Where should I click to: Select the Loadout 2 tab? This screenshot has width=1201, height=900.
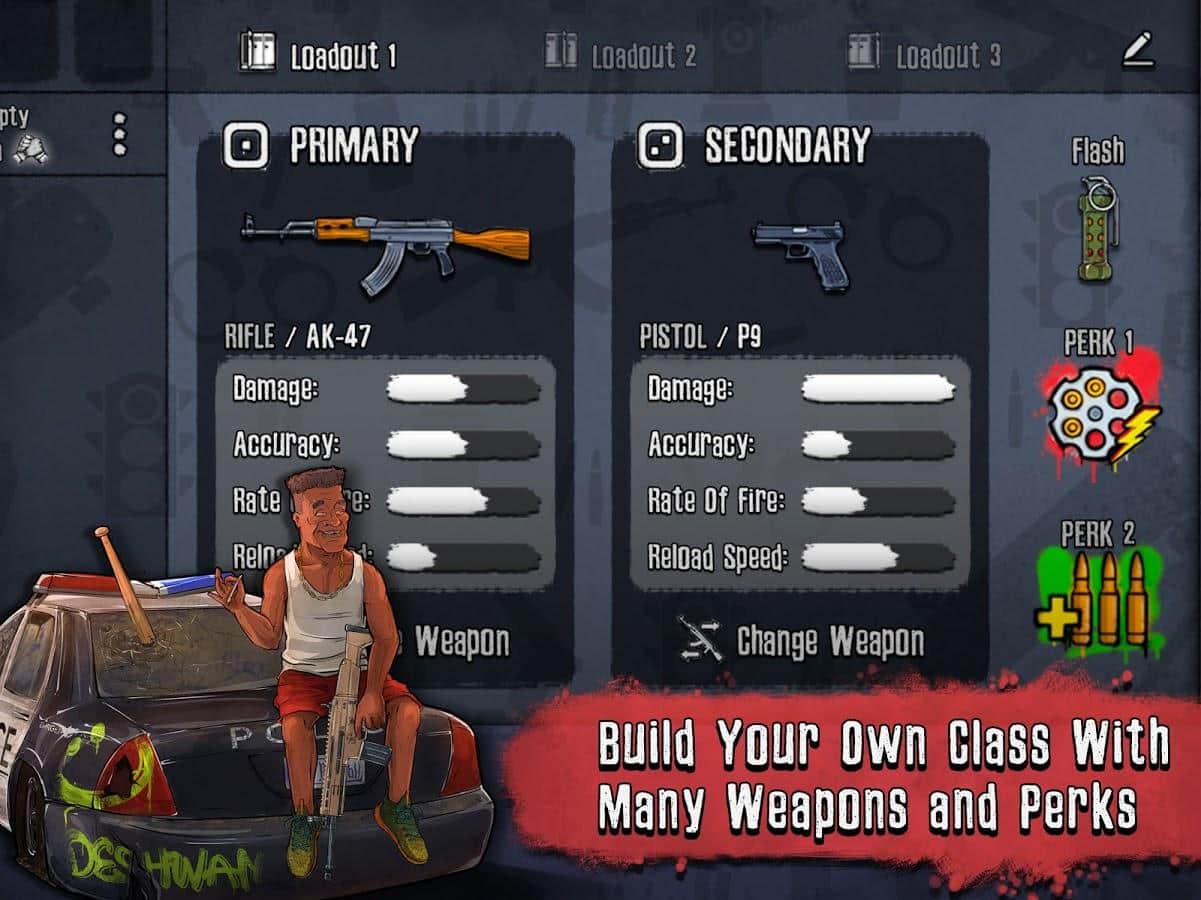pyautogui.click(x=620, y=54)
